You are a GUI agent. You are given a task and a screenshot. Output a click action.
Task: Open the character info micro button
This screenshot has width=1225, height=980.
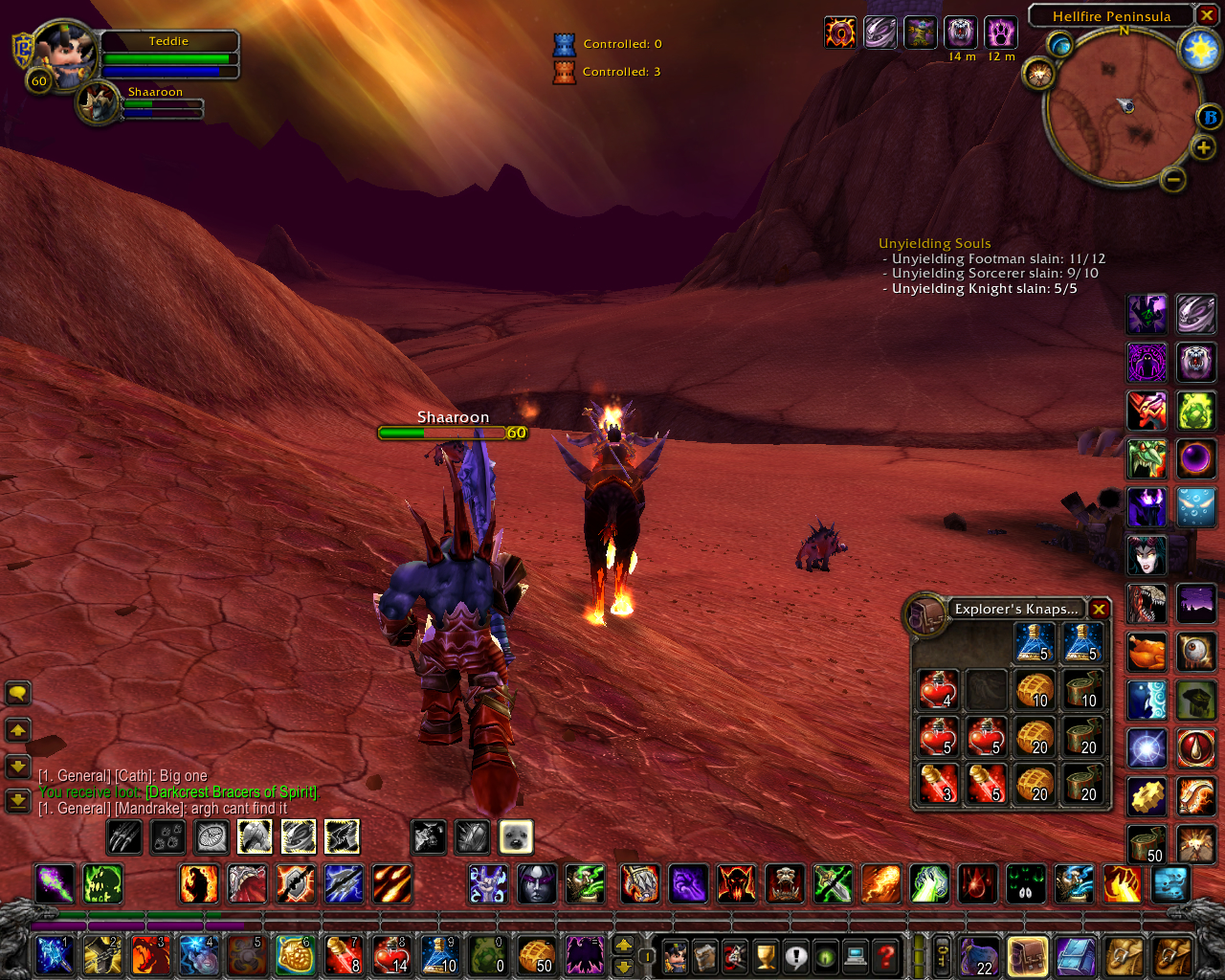[675, 955]
